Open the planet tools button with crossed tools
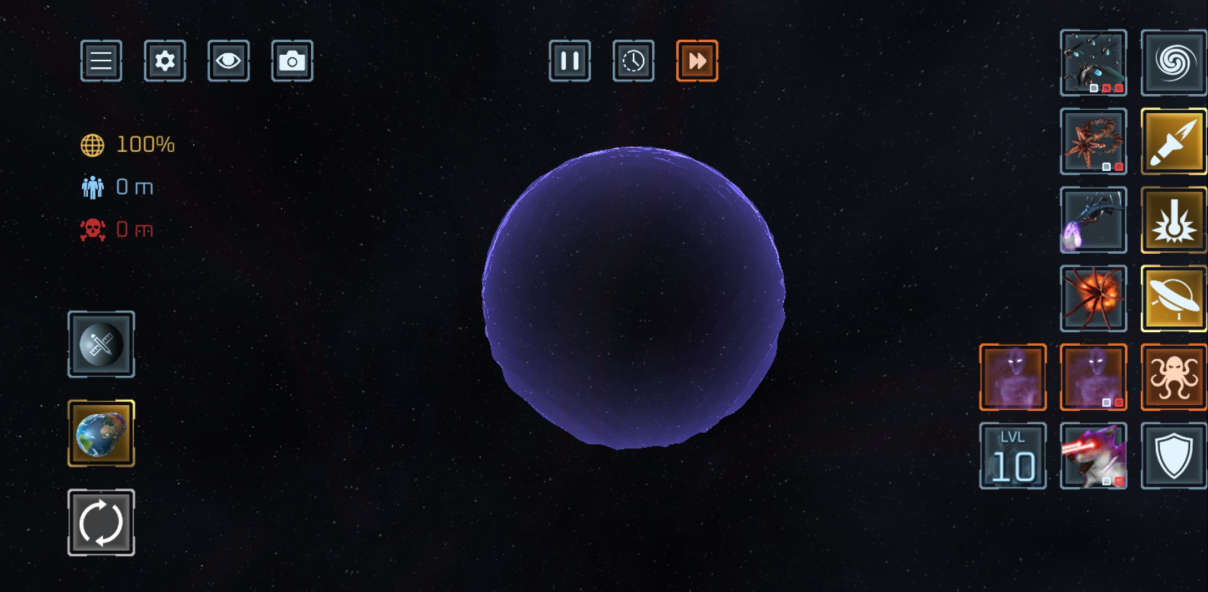The width and height of the screenshot is (1208, 592). coord(101,345)
